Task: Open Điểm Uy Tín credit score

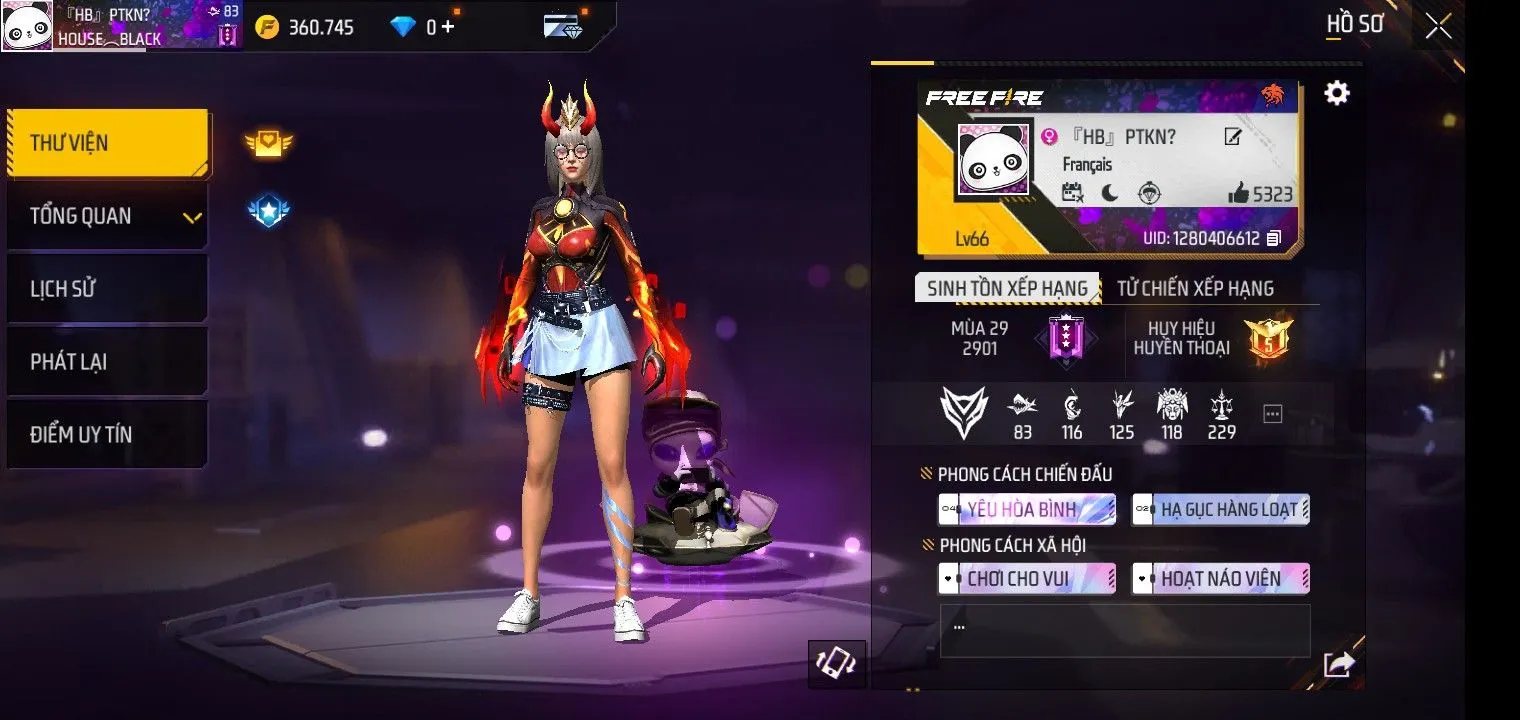Action: pos(108,435)
